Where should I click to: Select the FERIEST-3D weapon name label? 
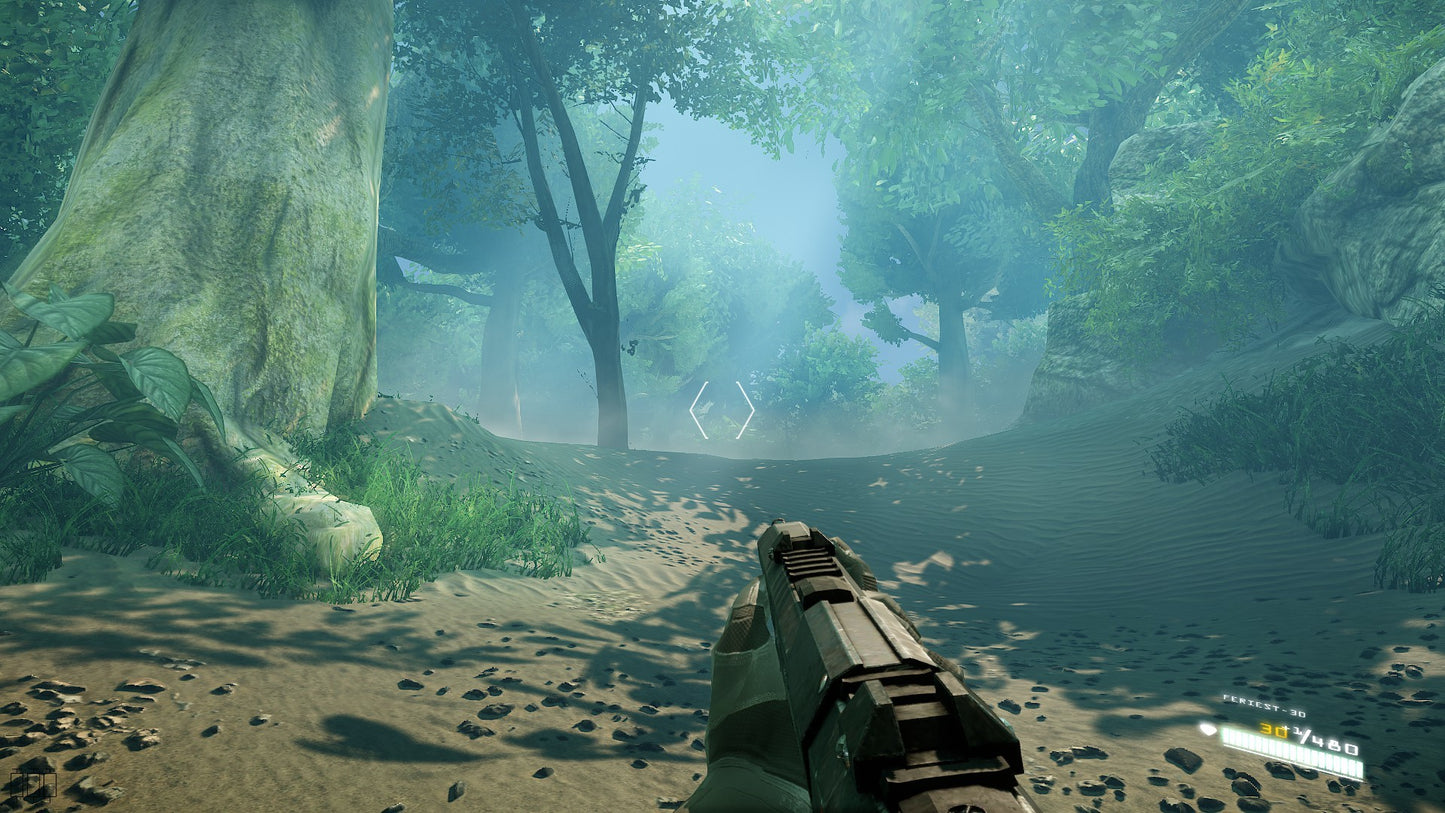pyautogui.click(x=1265, y=707)
